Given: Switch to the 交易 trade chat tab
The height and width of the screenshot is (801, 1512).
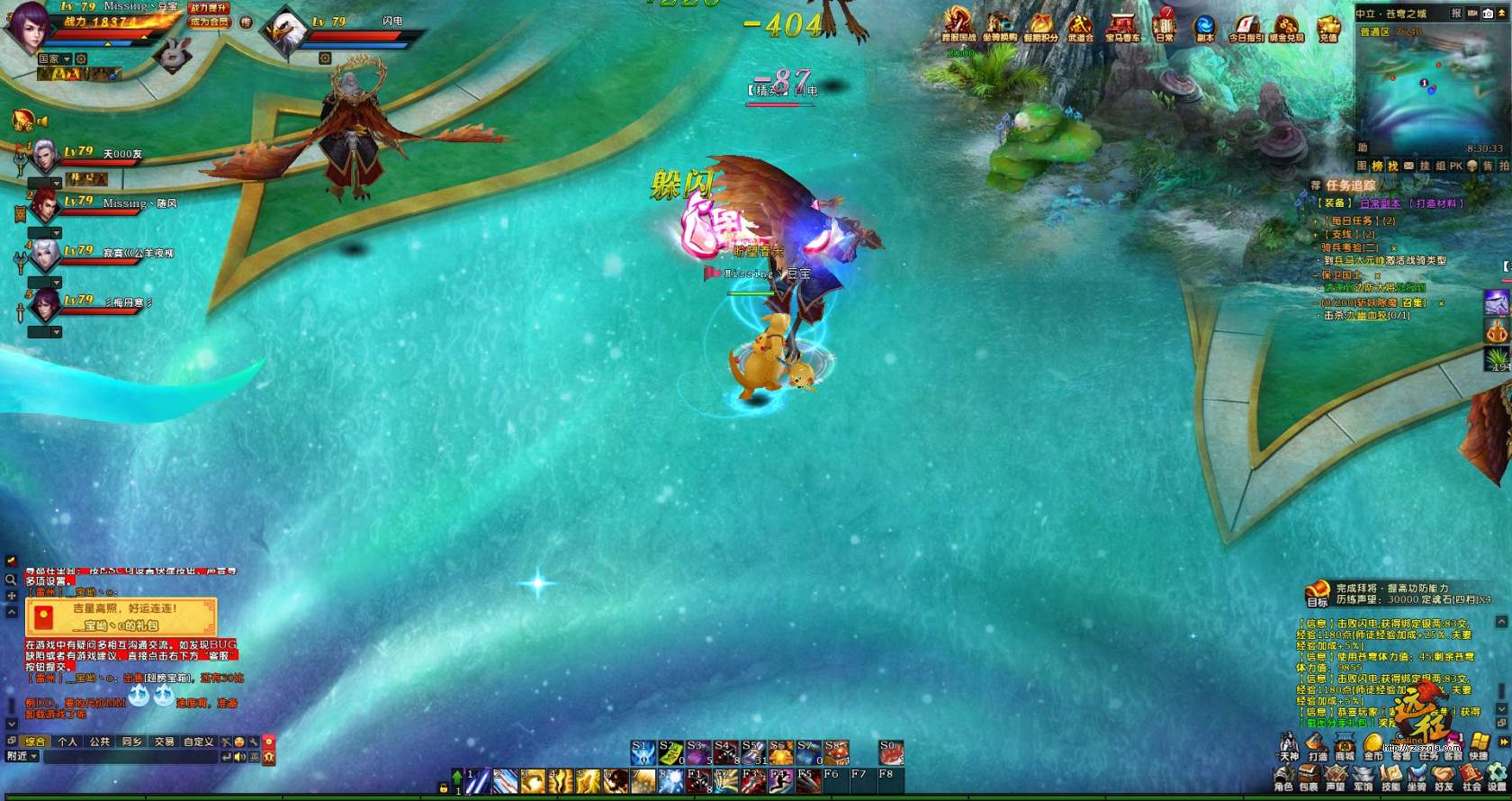Looking at the screenshot, I should pyautogui.click(x=164, y=742).
